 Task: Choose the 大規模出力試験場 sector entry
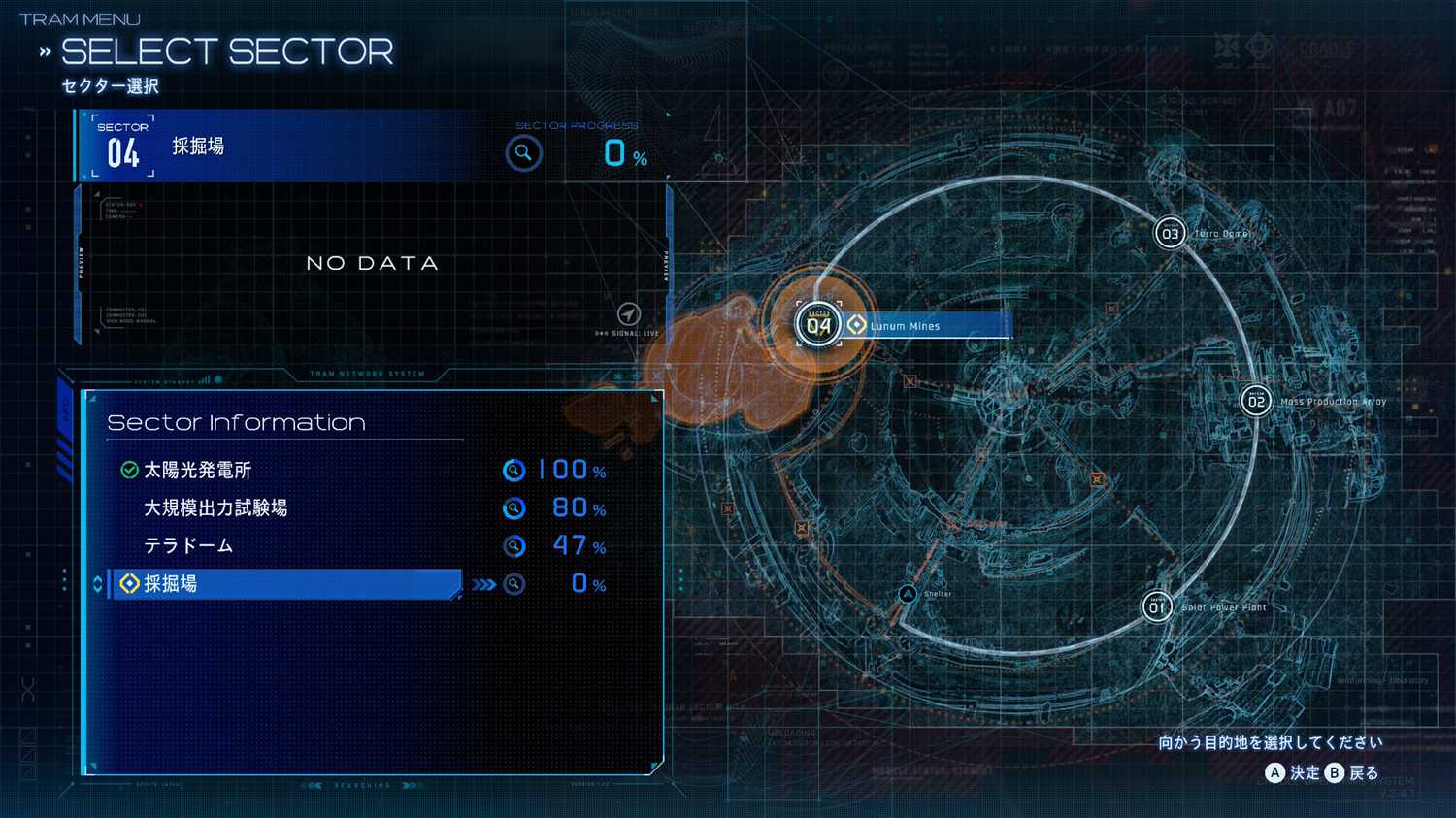tap(215, 508)
